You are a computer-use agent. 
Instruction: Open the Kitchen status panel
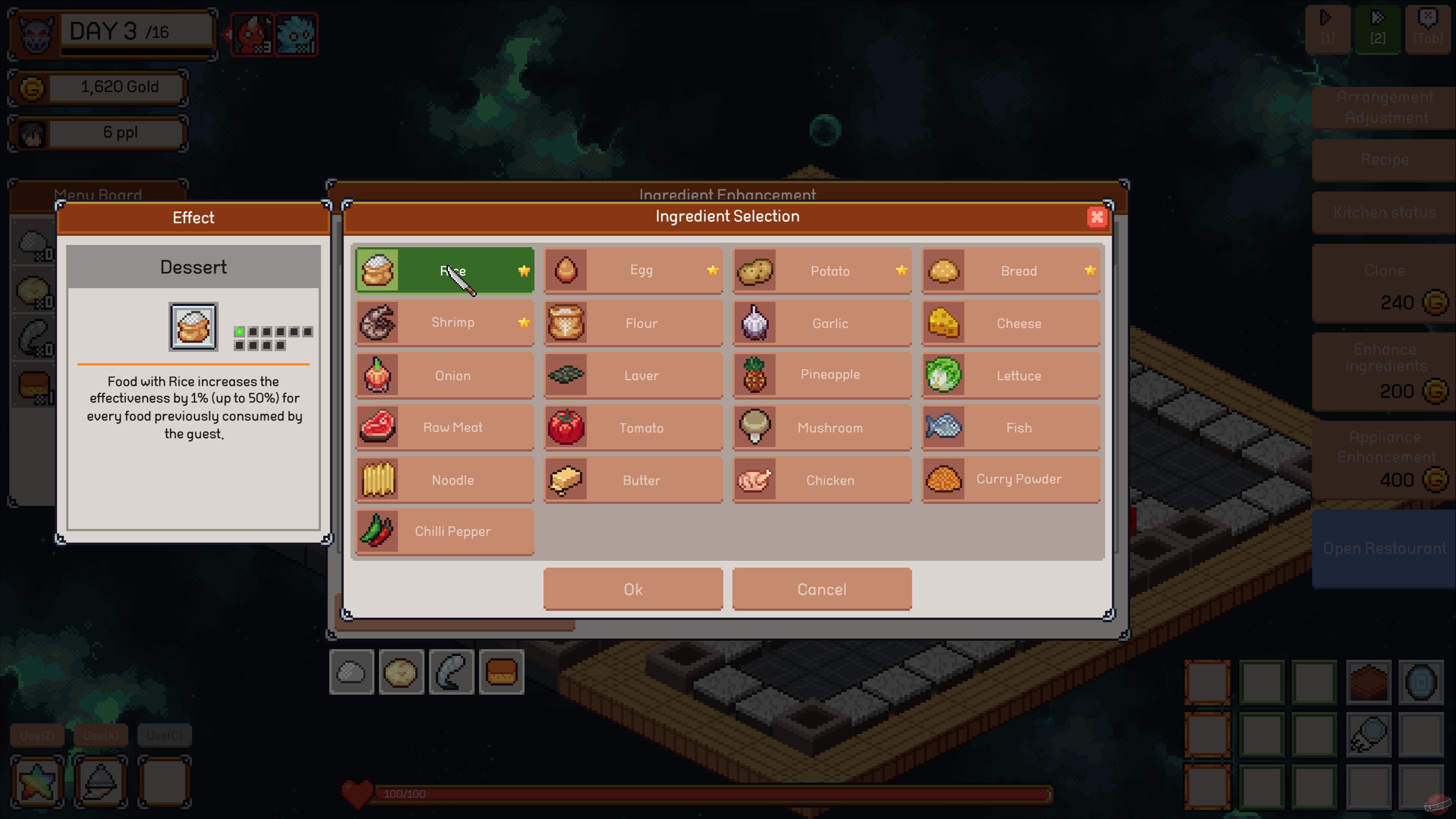(x=1383, y=212)
